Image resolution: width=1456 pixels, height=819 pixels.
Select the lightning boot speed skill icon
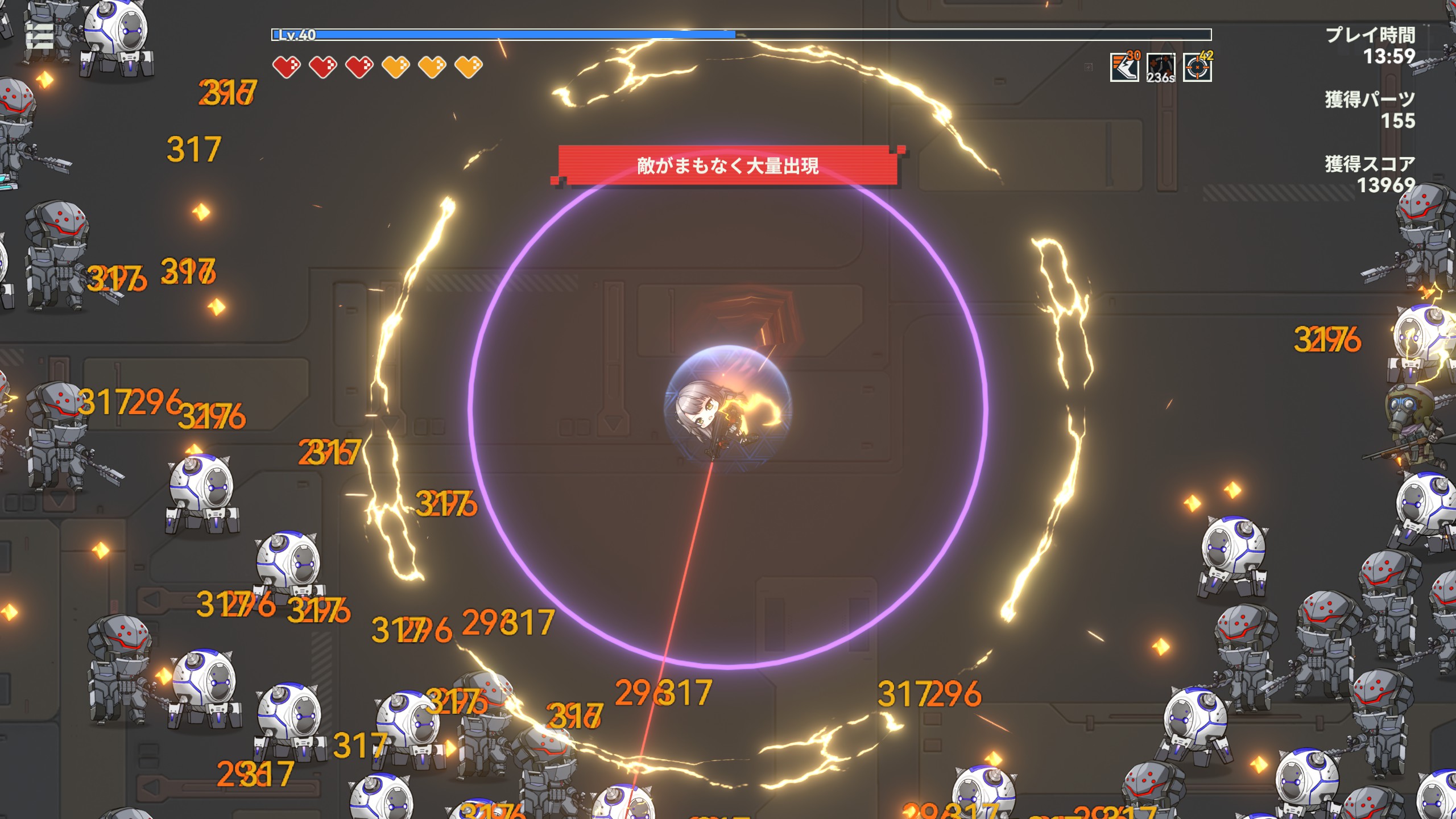coord(1124,68)
